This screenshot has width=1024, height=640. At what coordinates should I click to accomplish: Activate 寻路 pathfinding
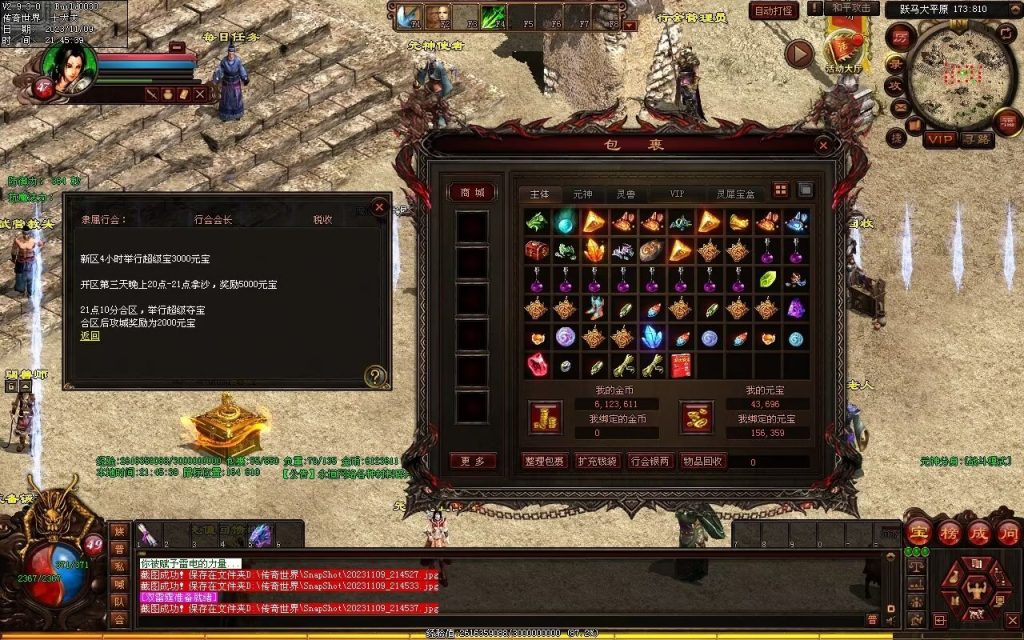click(977, 139)
